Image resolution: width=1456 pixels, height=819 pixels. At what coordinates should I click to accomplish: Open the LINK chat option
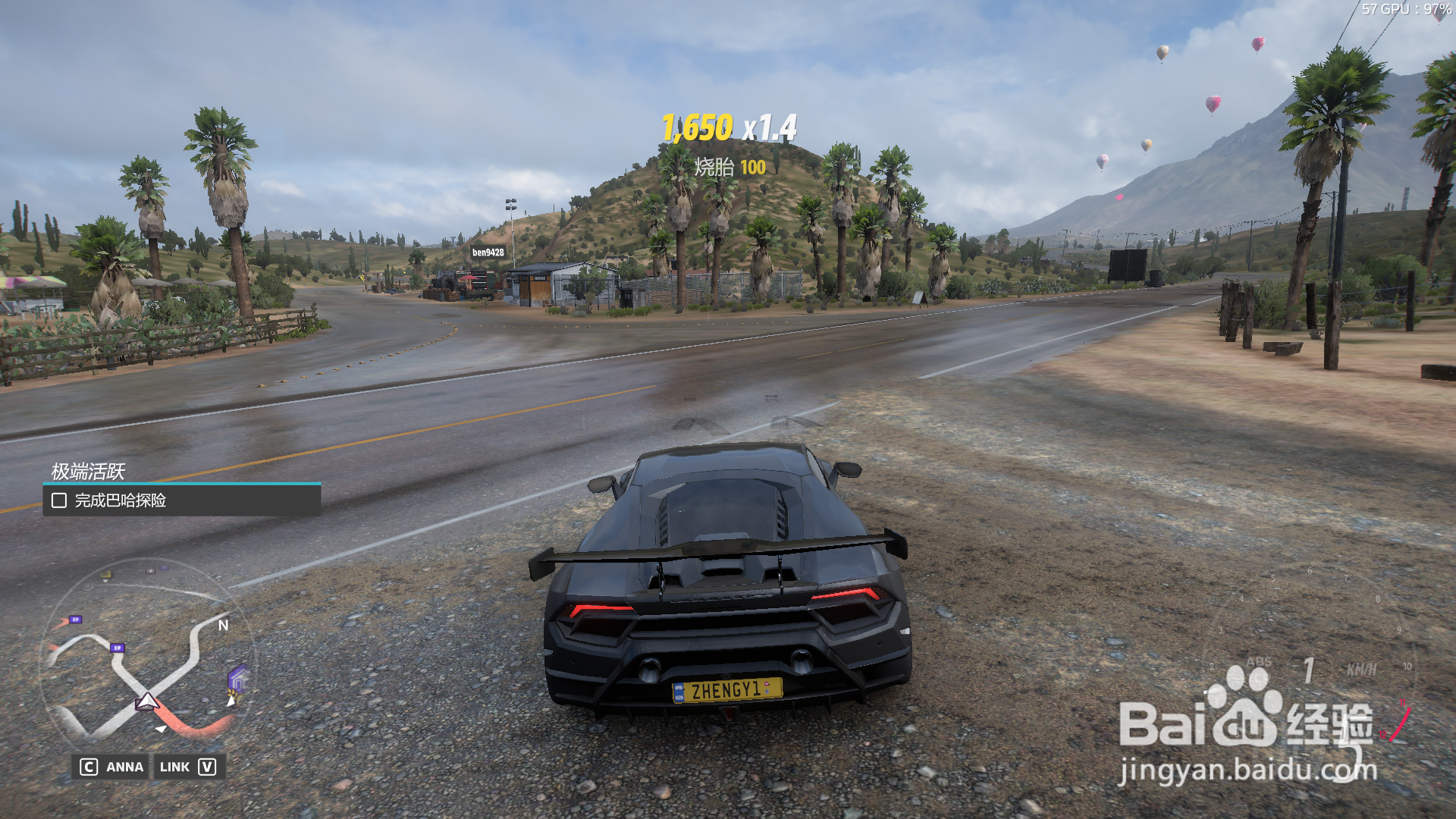187,767
